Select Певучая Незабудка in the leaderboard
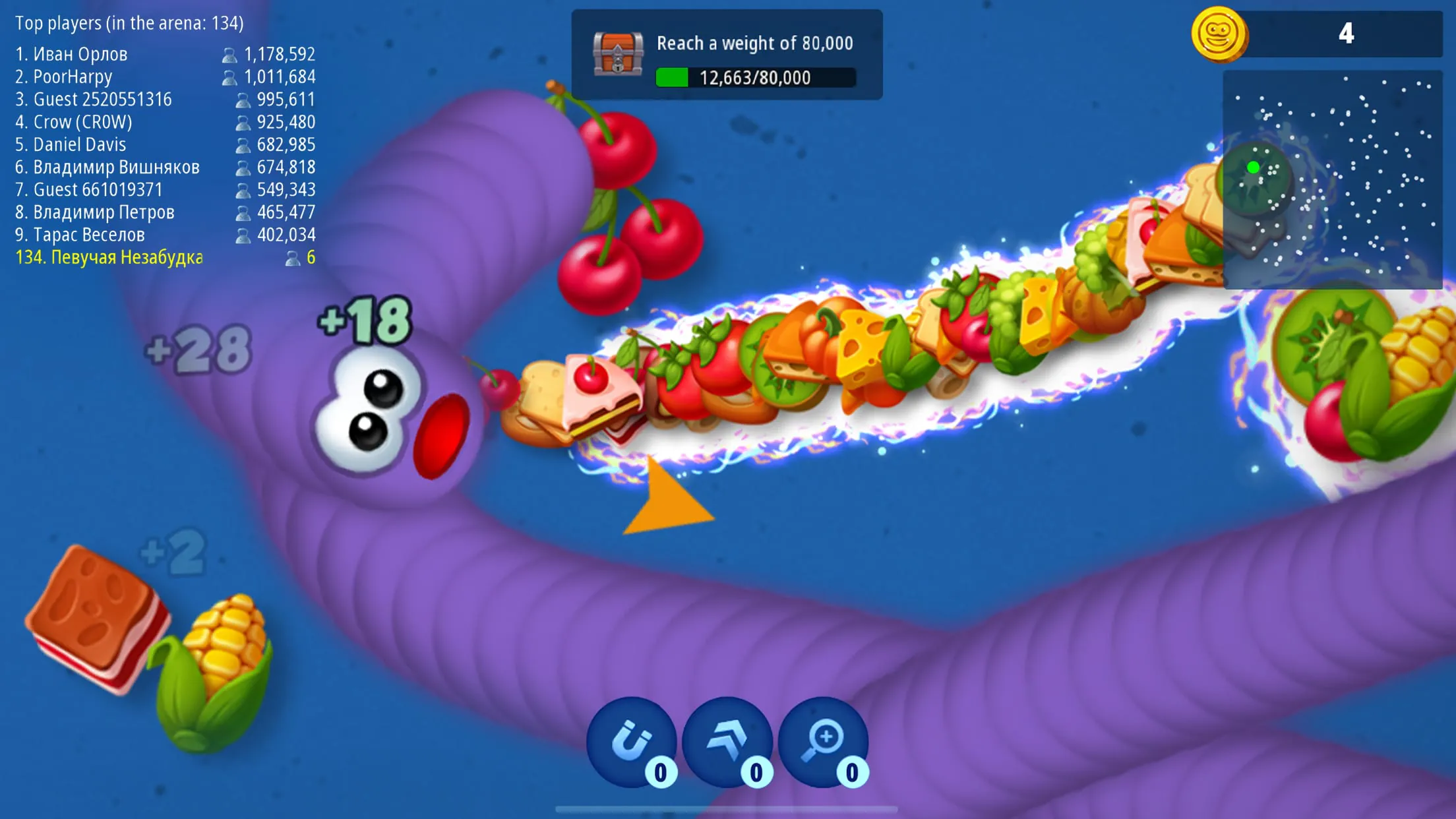1456x819 pixels. [x=109, y=257]
